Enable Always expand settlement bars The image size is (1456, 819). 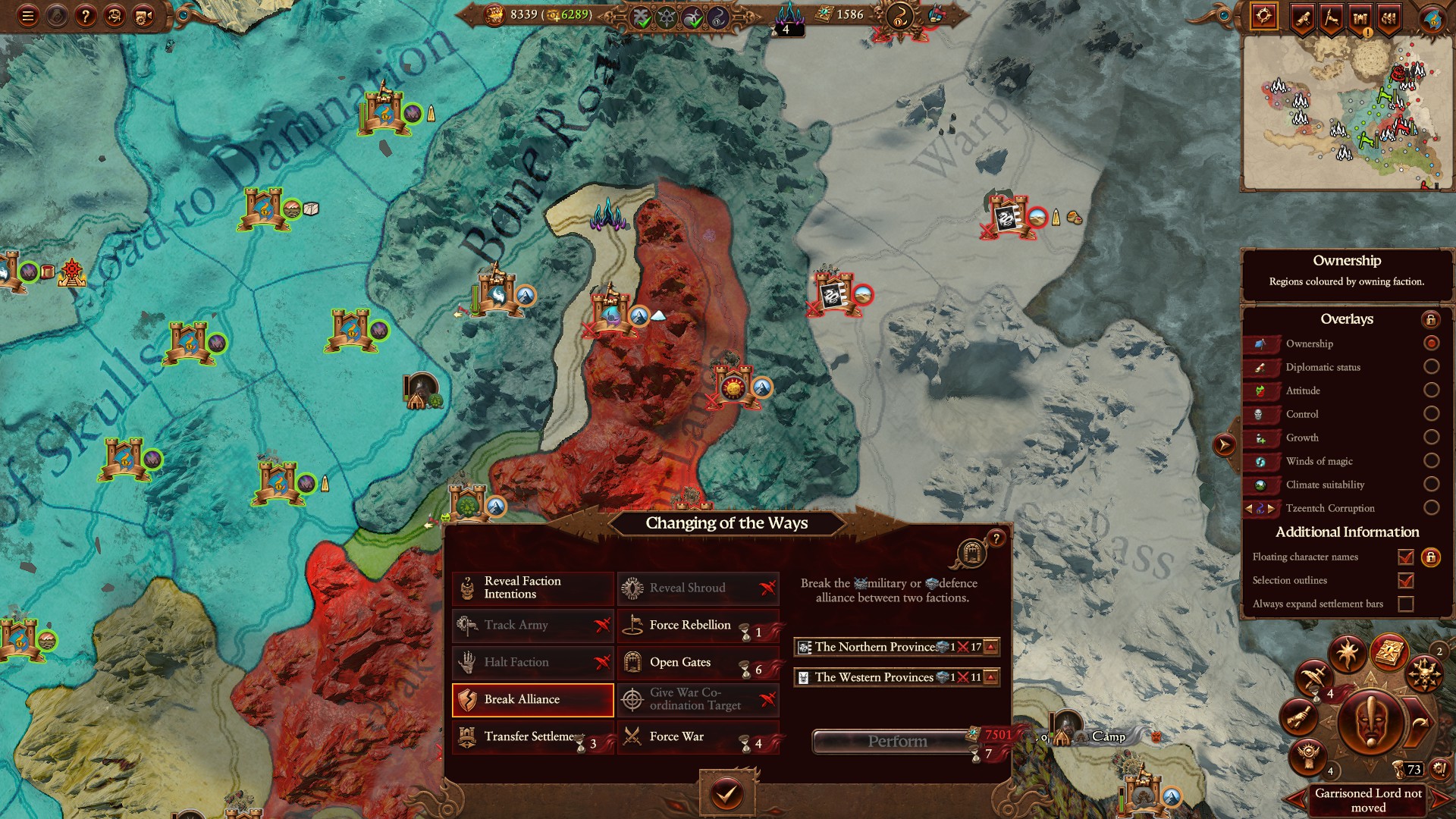(x=1405, y=604)
